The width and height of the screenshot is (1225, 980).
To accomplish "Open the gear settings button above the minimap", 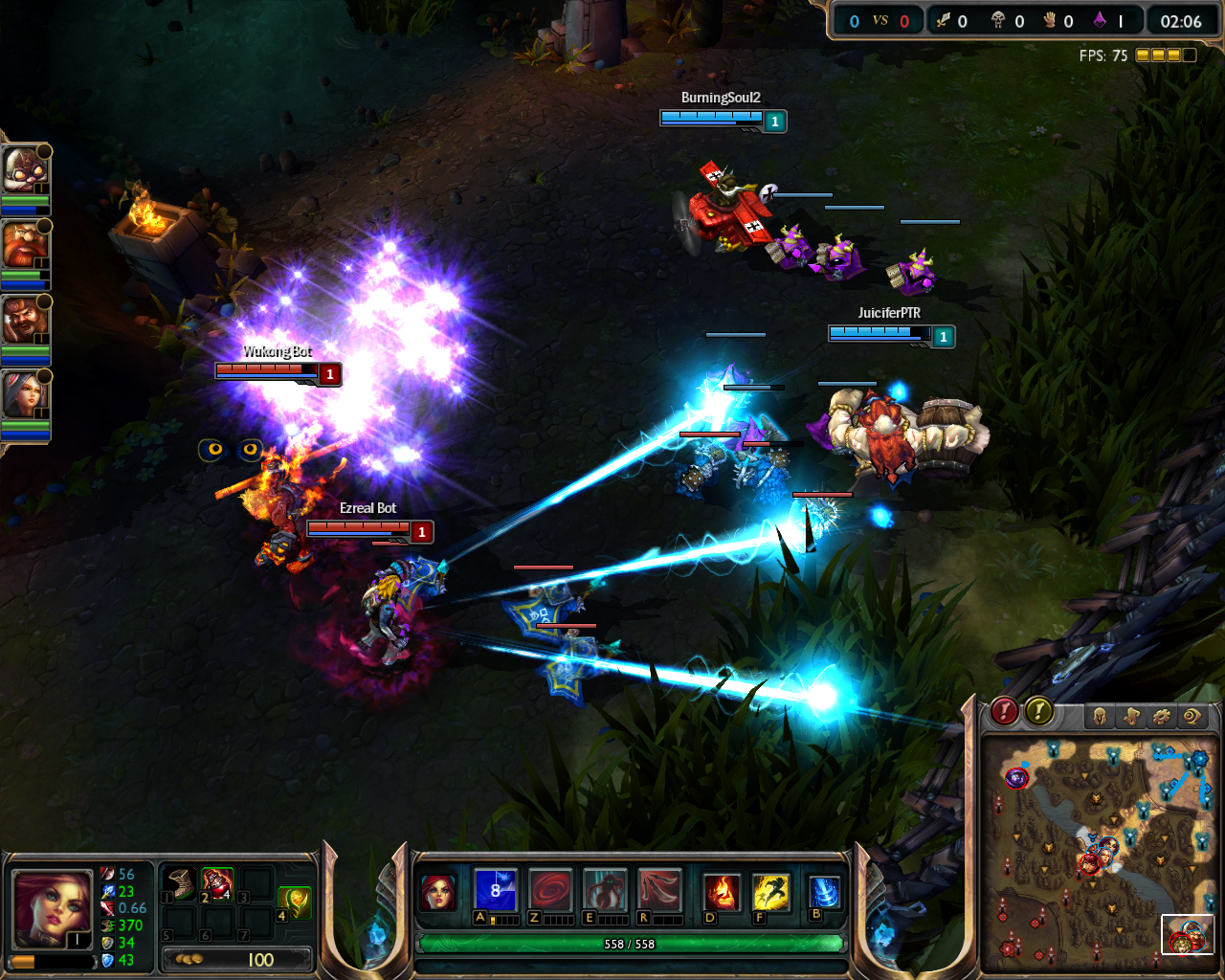I will point(1162,716).
